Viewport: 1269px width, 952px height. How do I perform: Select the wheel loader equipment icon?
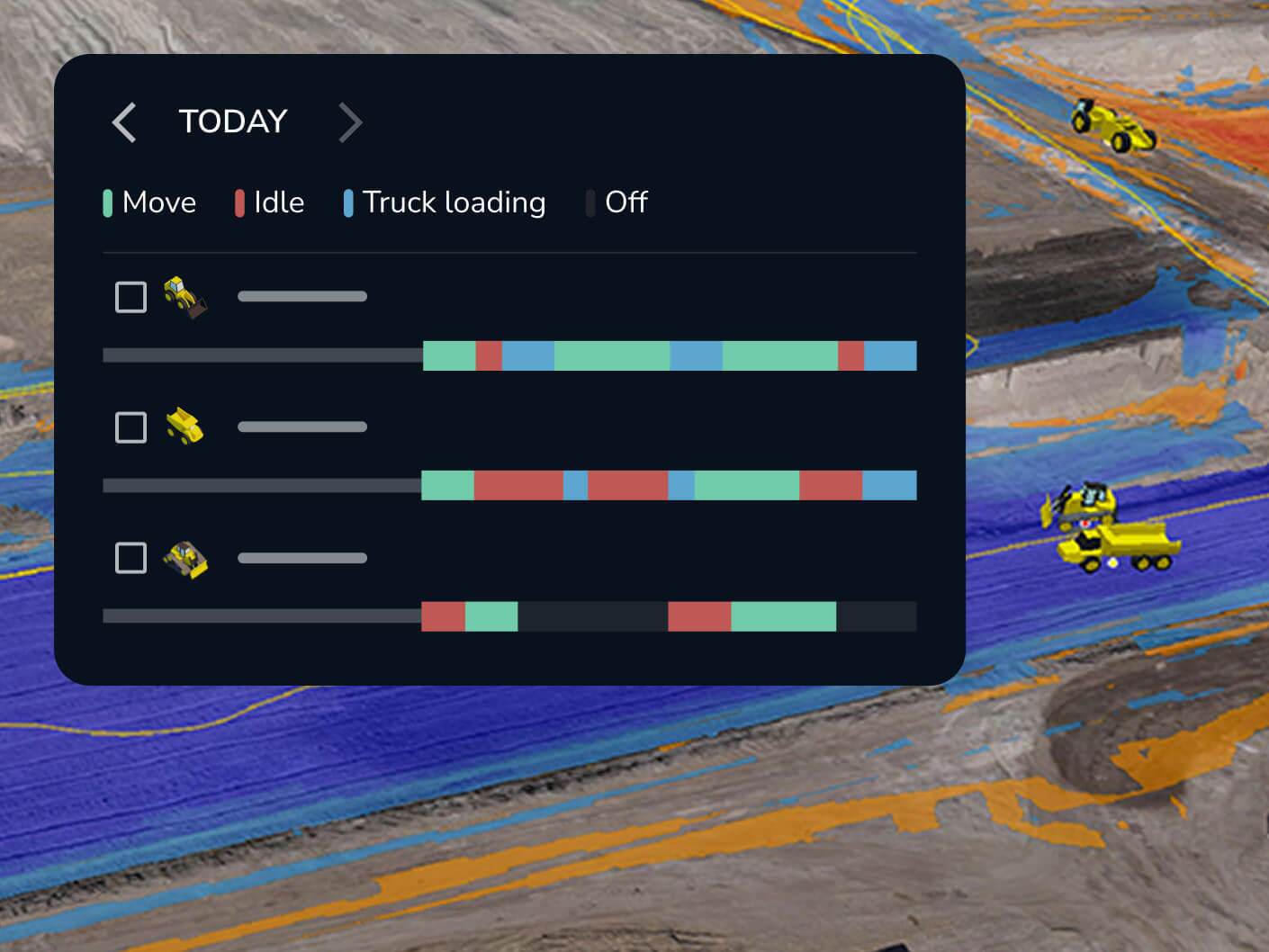(x=183, y=296)
